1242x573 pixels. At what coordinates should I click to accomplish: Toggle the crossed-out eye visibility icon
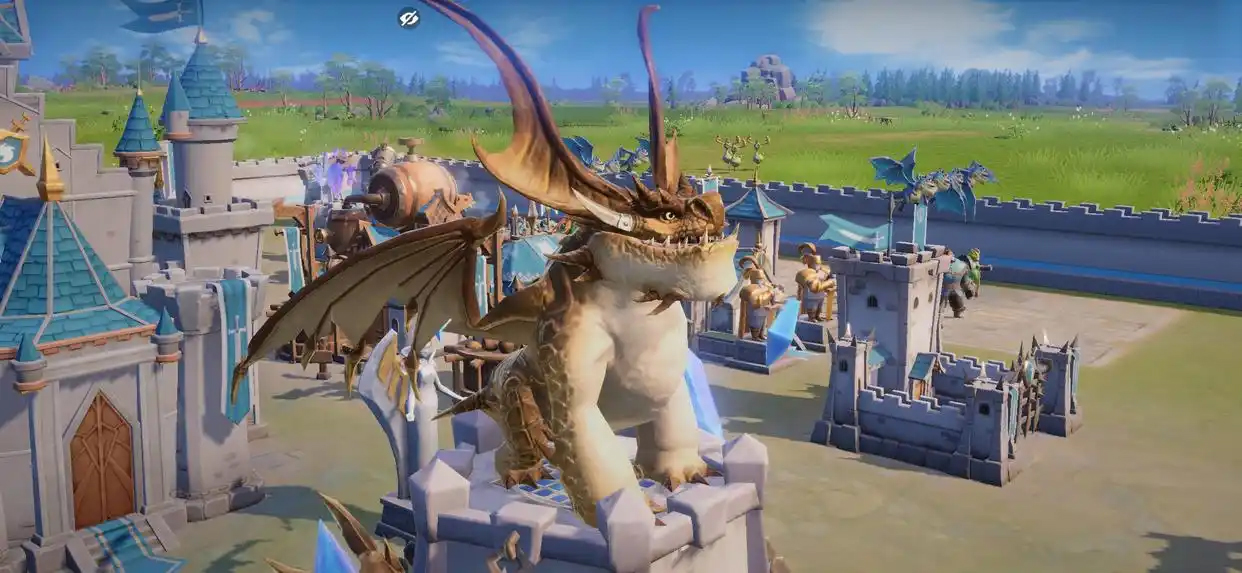408,17
